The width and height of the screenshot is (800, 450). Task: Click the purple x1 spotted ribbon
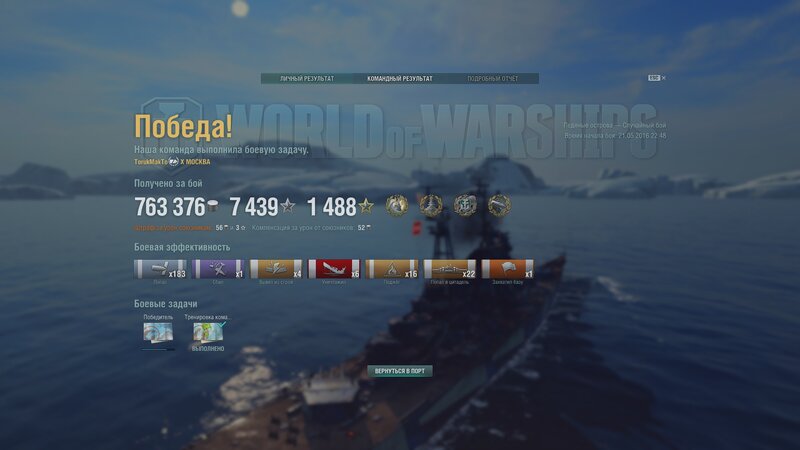tap(219, 270)
